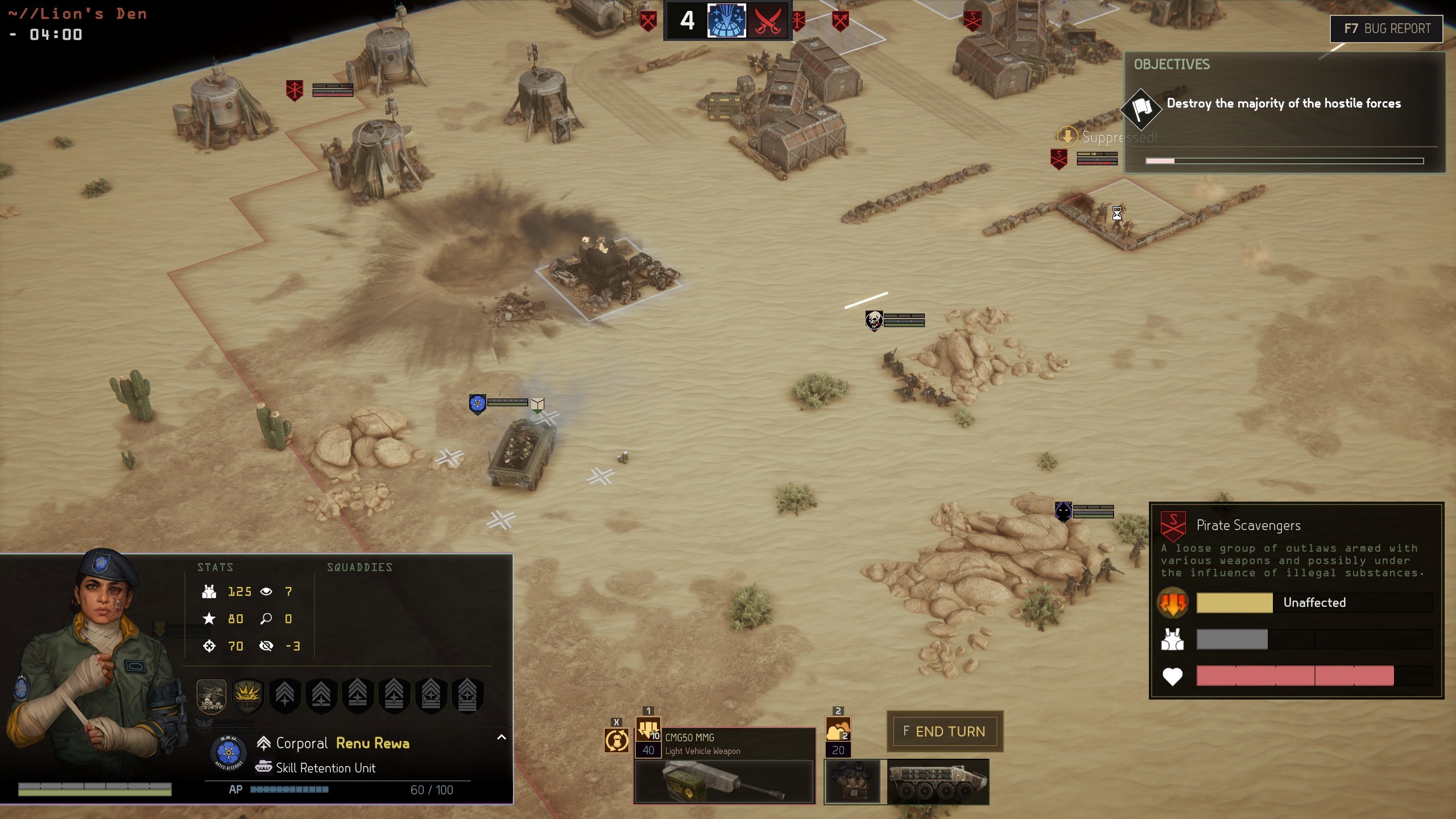The height and width of the screenshot is (819, 1456).
Task: Click the blue player faction turn icon
Action: tap(726, 21)
